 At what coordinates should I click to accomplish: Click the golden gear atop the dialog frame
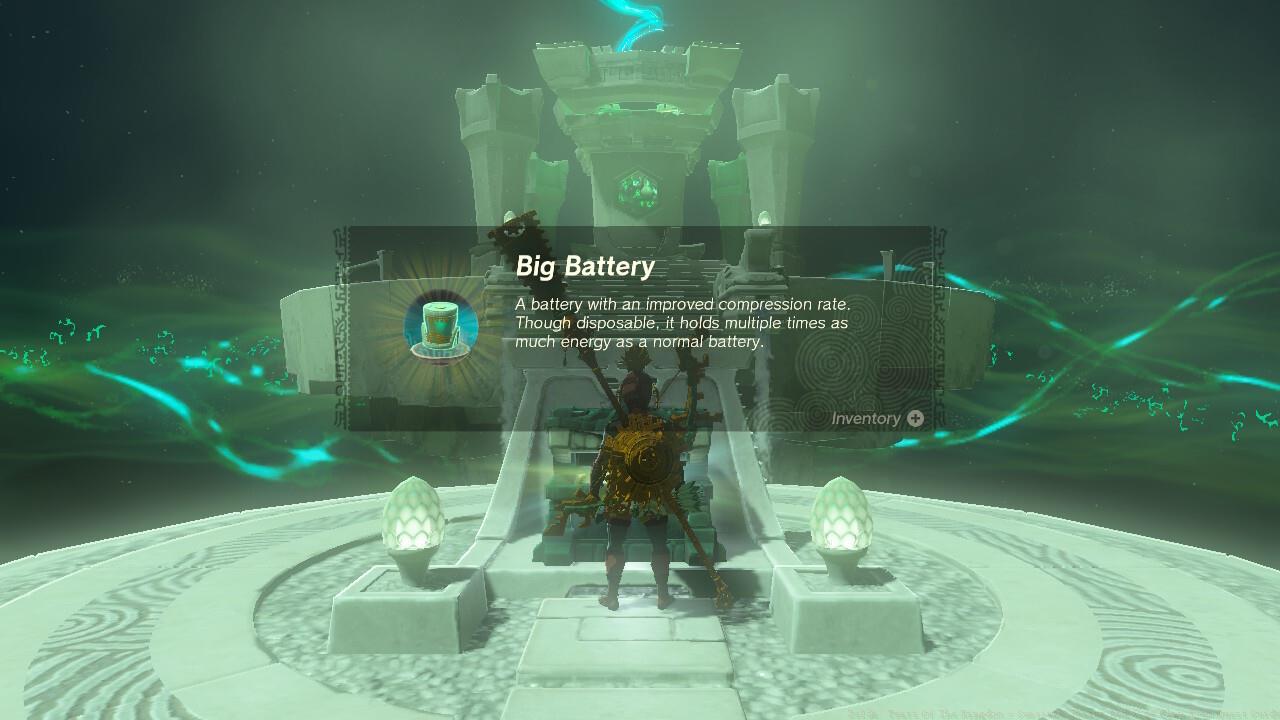pyautogui.click(x=515, y=227)
